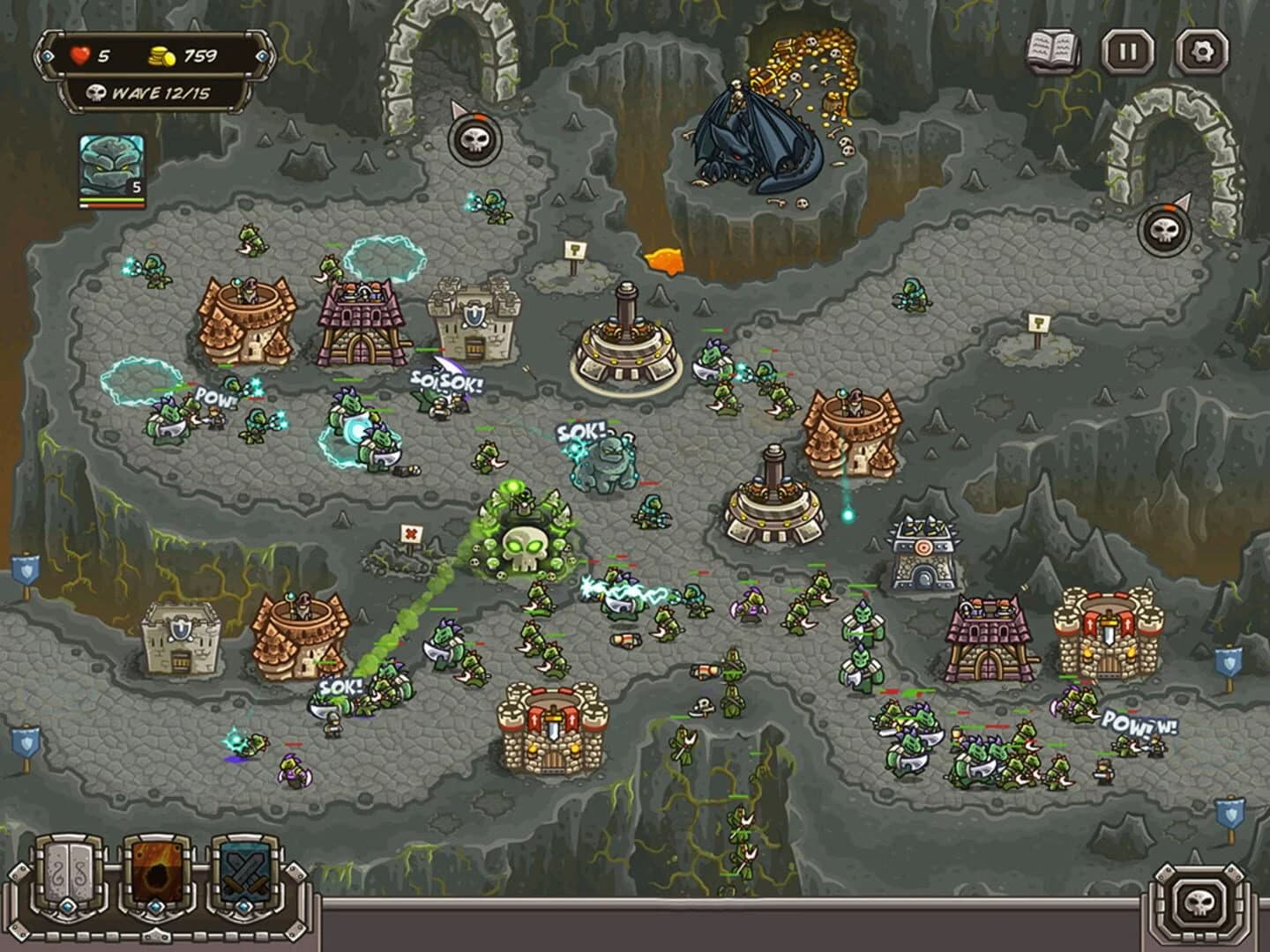Inspect the hero health bar under portrait
Screen dimensions: 1270x952
[x=111, y=201]
